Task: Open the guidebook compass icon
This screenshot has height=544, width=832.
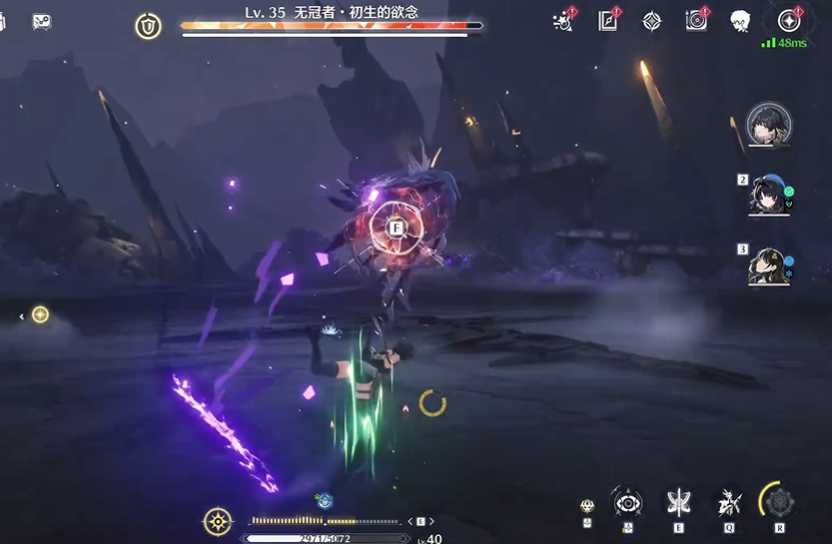Action: coord(608,21)
